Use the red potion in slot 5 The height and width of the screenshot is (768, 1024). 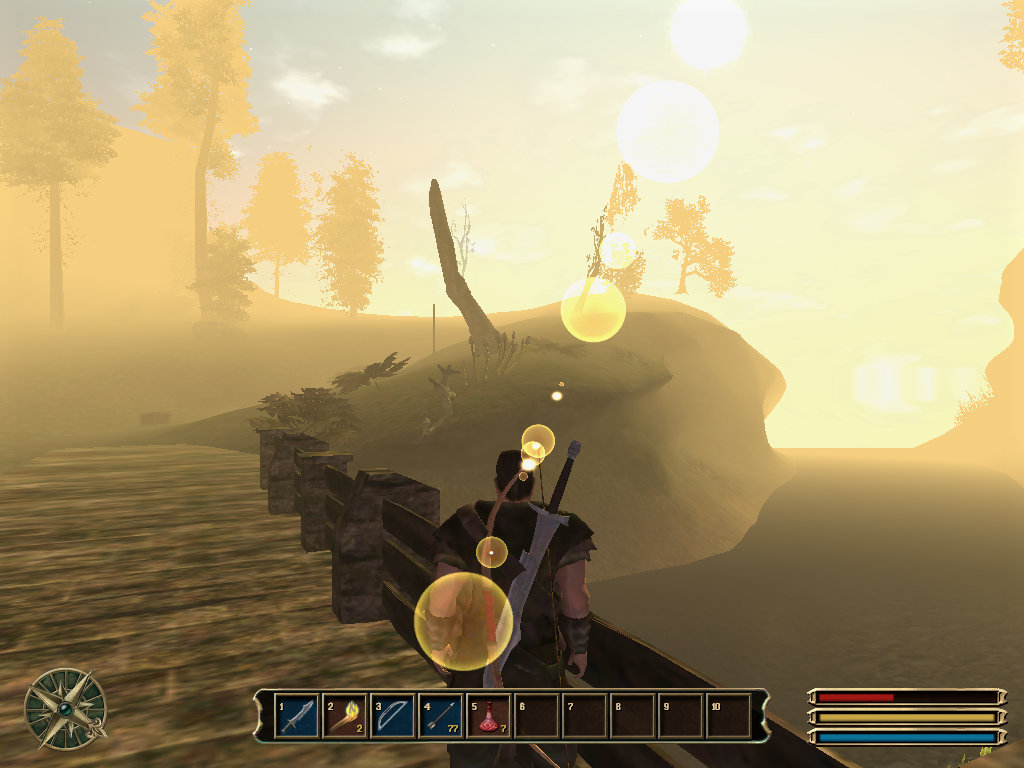point(489,716)
